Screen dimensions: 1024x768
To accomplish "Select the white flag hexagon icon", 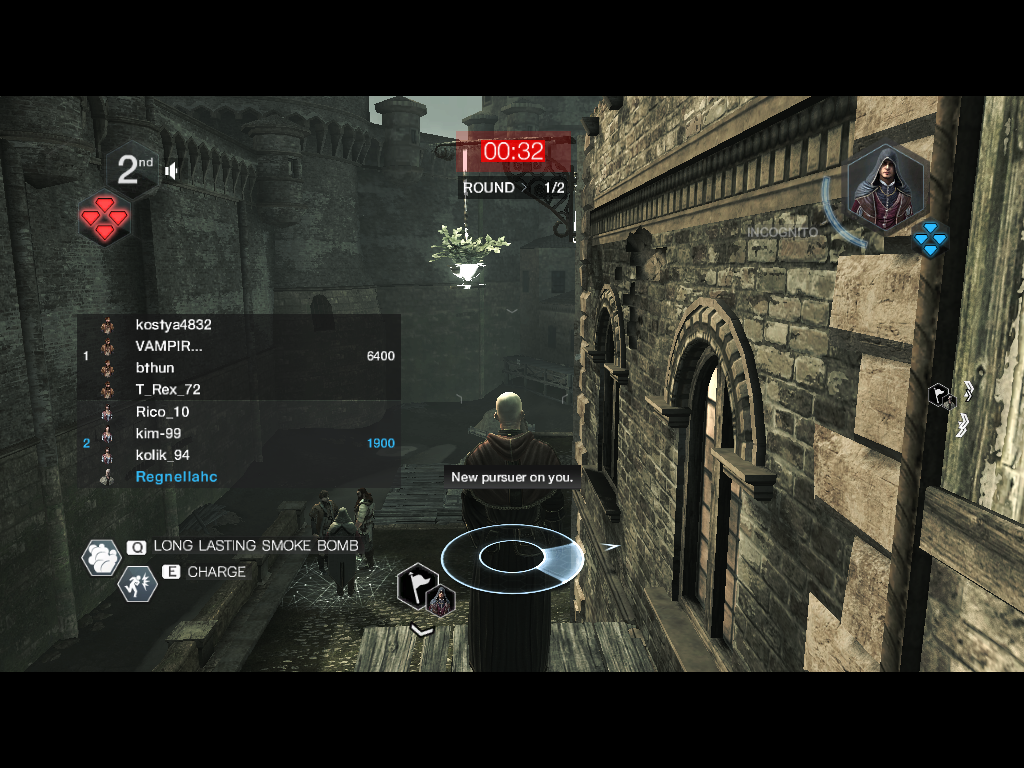I will [415, 586].
